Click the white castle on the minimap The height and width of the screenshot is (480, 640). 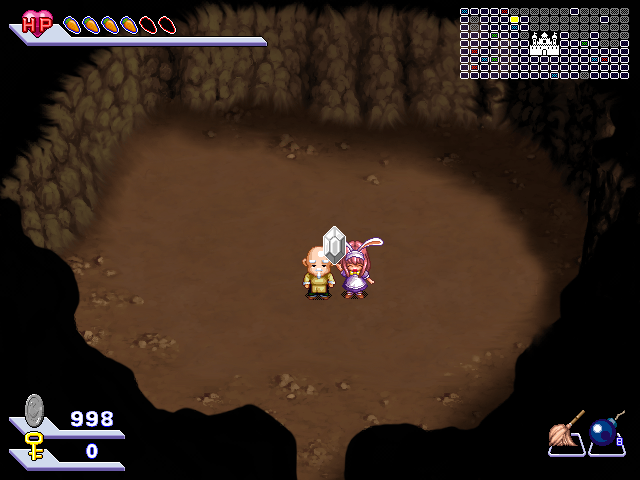(x=544, y=43)
